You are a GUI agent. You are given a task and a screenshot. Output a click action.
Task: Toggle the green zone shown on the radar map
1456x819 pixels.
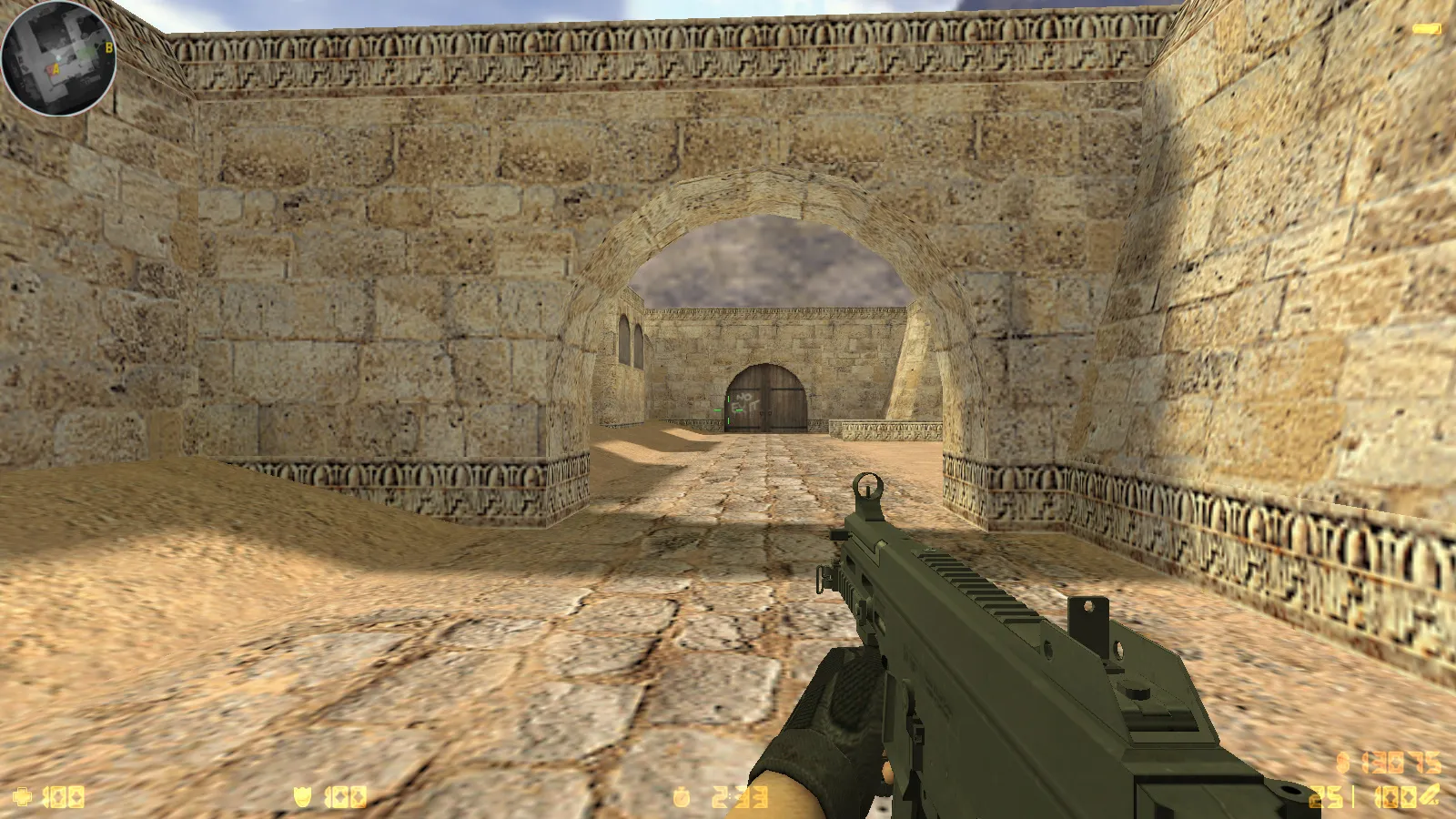point(86,51)
